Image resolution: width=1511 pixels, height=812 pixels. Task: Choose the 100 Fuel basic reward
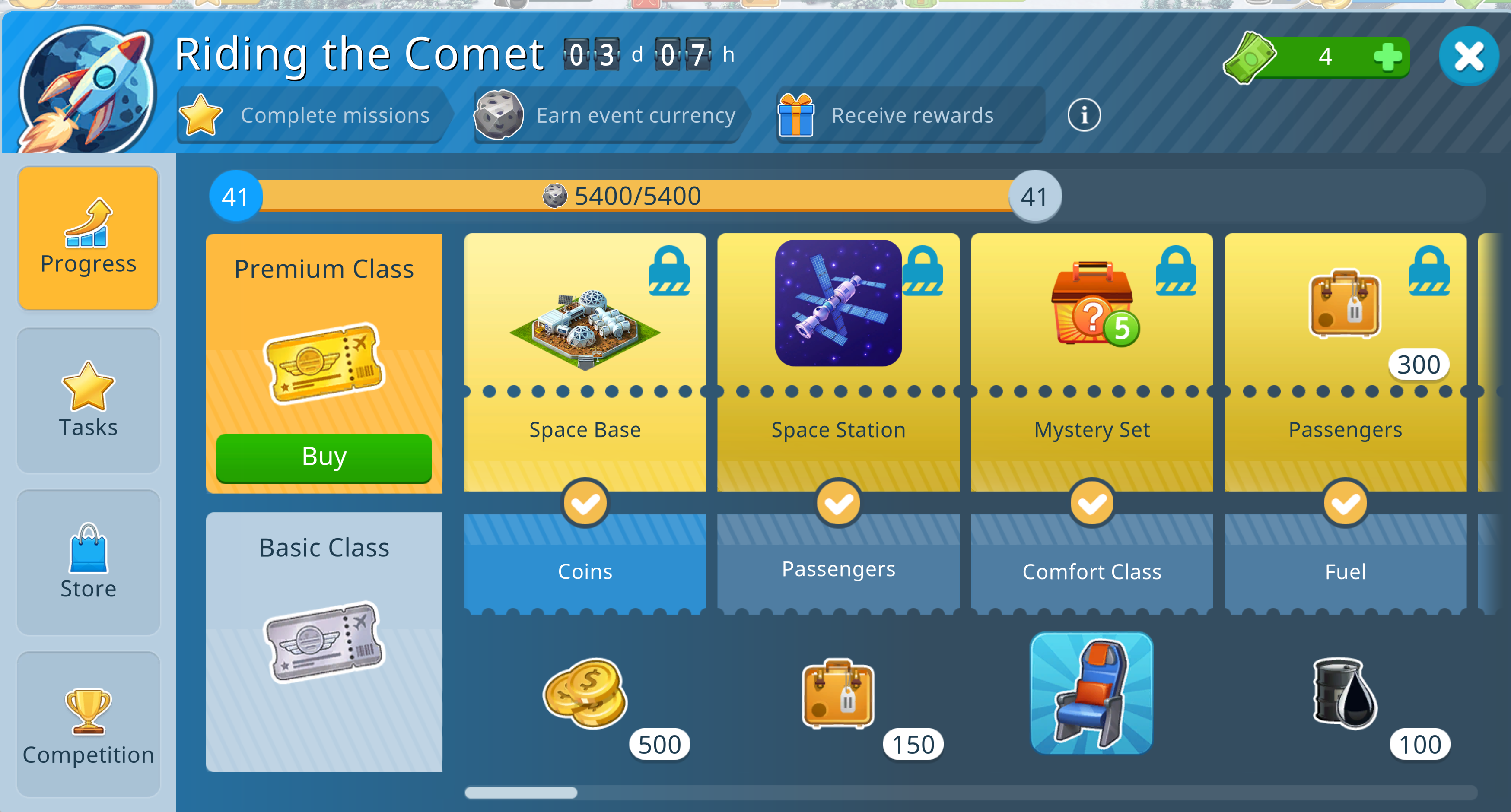[1345, 692]
